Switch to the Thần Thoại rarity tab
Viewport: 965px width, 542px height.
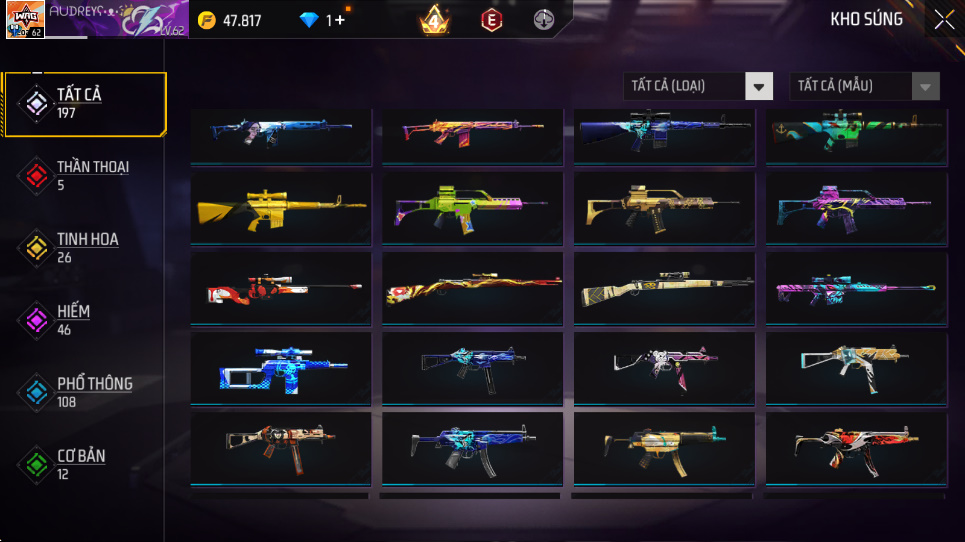pyautogui.click(x=85, y=175)
